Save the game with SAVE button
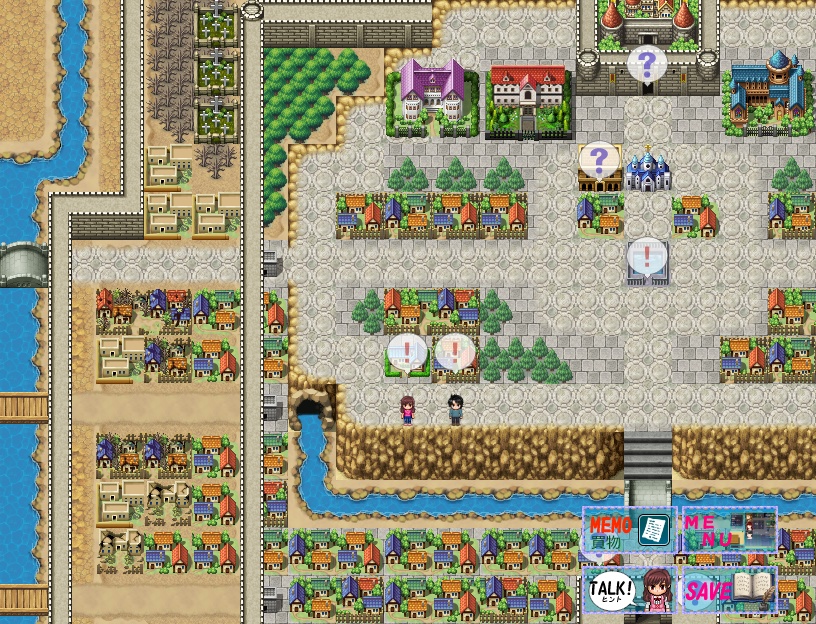 728,590
